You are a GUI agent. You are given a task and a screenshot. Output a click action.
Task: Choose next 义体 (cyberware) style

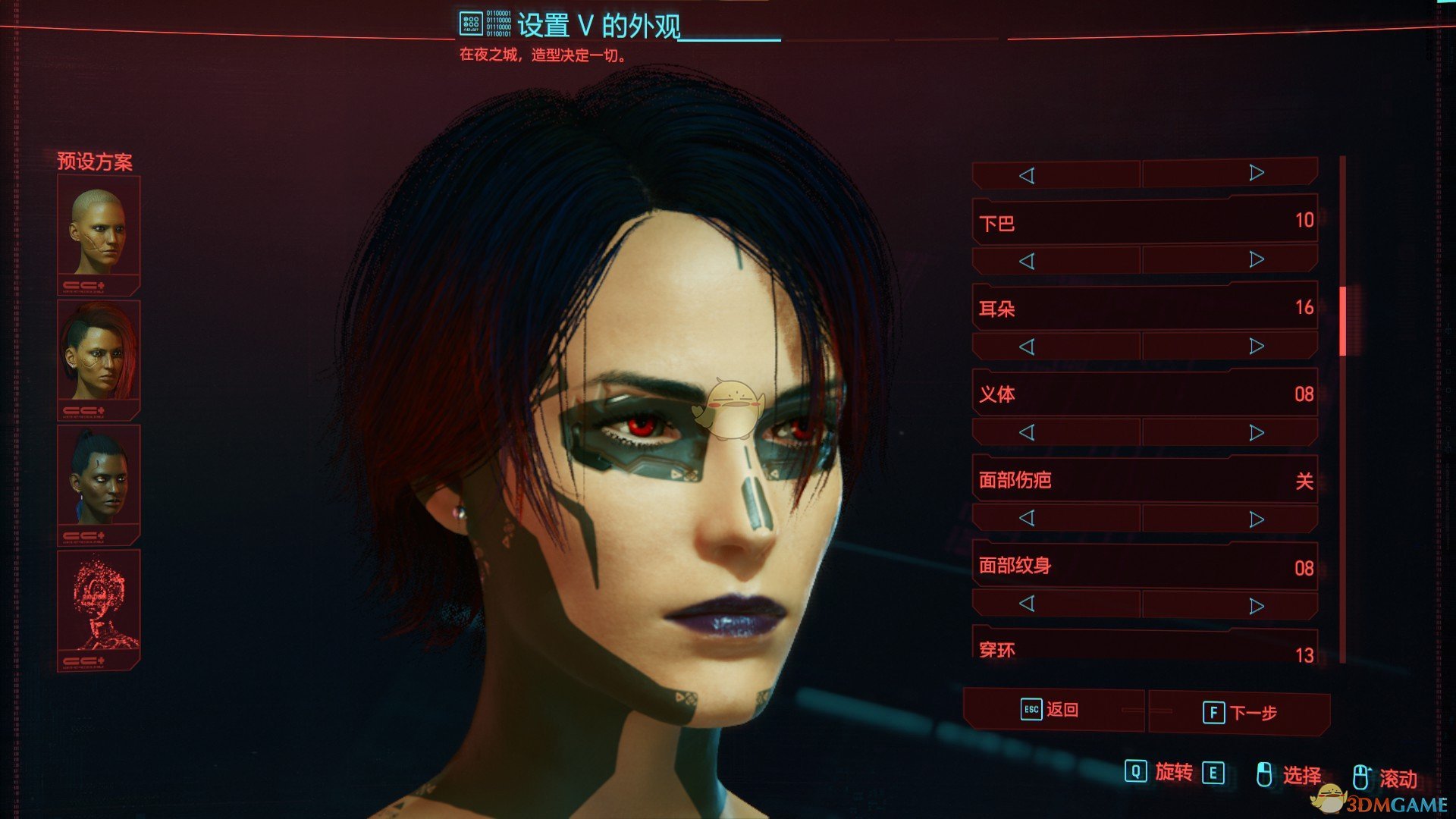tap(1257, 432)
